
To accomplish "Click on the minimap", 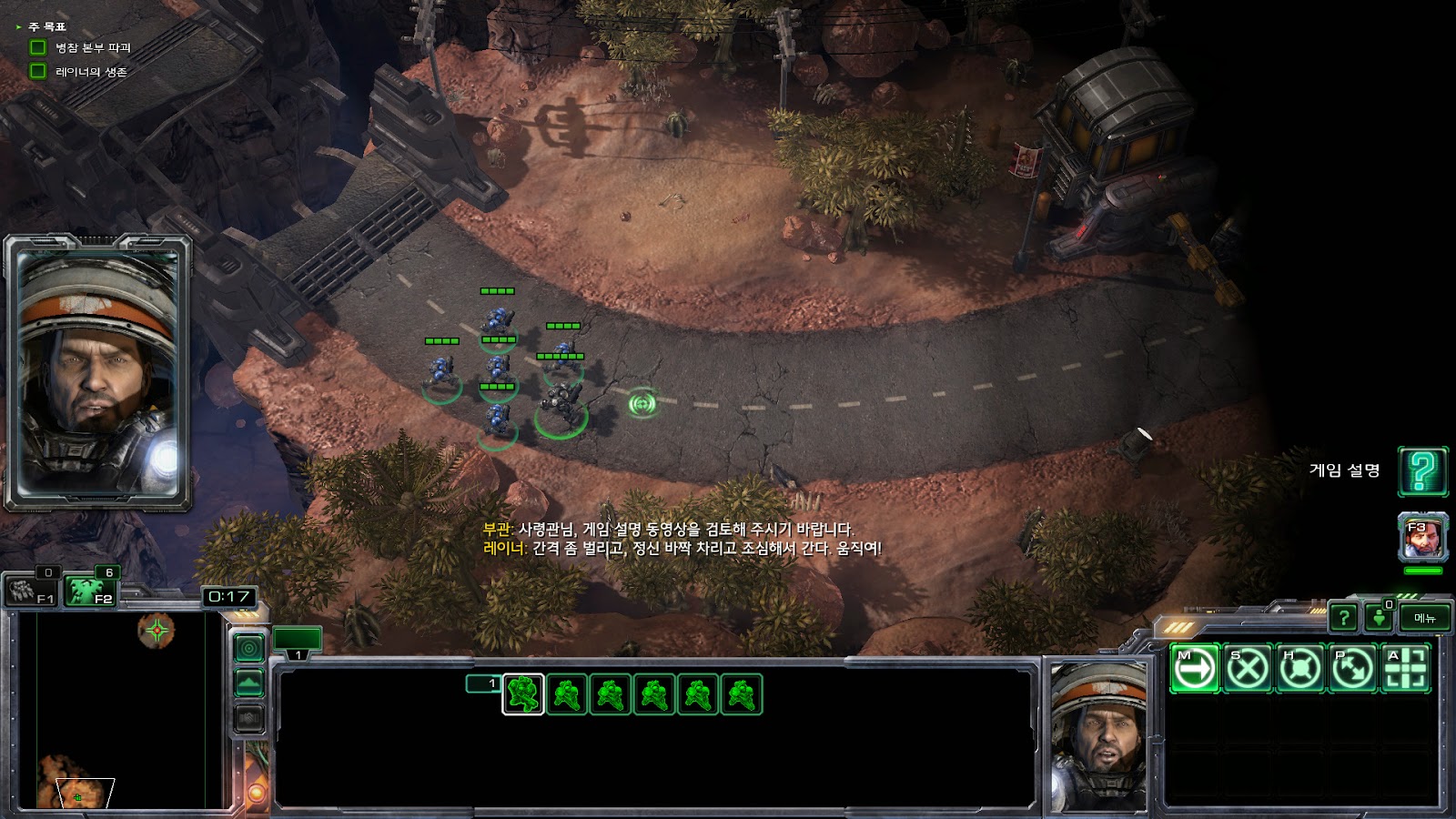I will pyautogui.click(x=118, y=710).
